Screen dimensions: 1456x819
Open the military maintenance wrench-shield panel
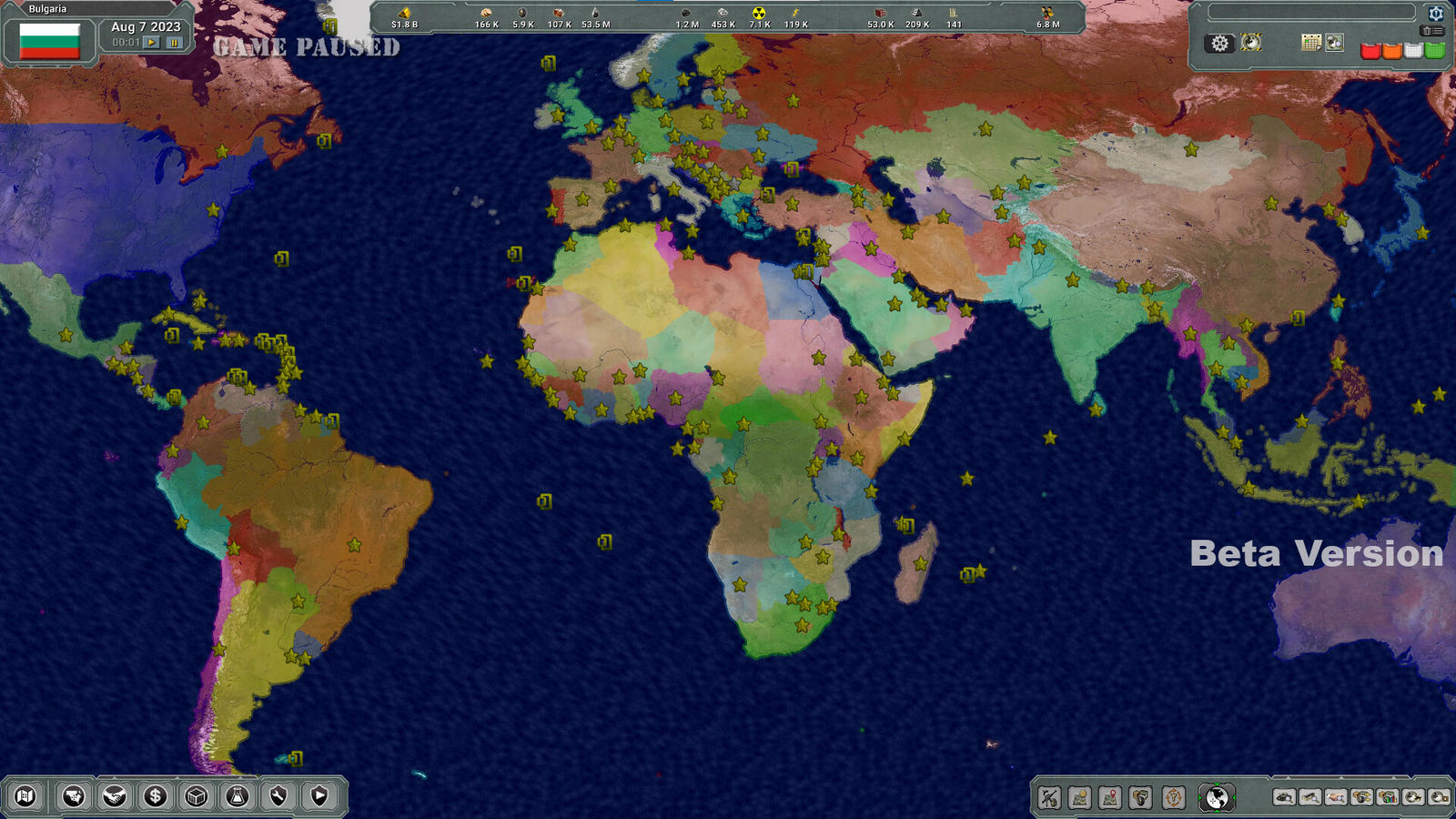279,795
